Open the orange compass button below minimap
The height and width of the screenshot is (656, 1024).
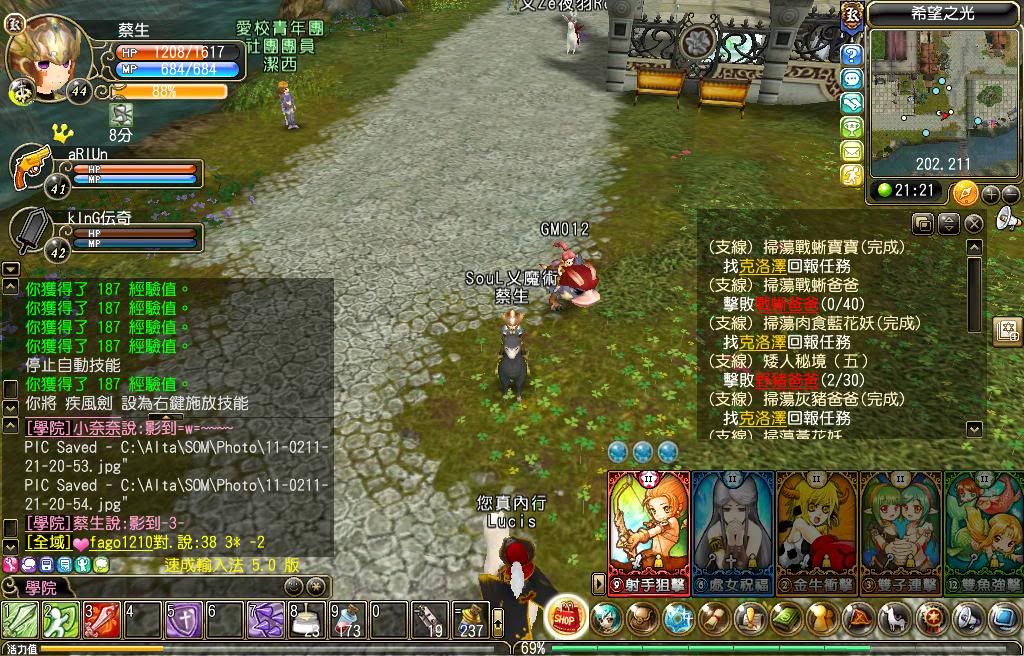pyautogui.click(x=965, y=193)
